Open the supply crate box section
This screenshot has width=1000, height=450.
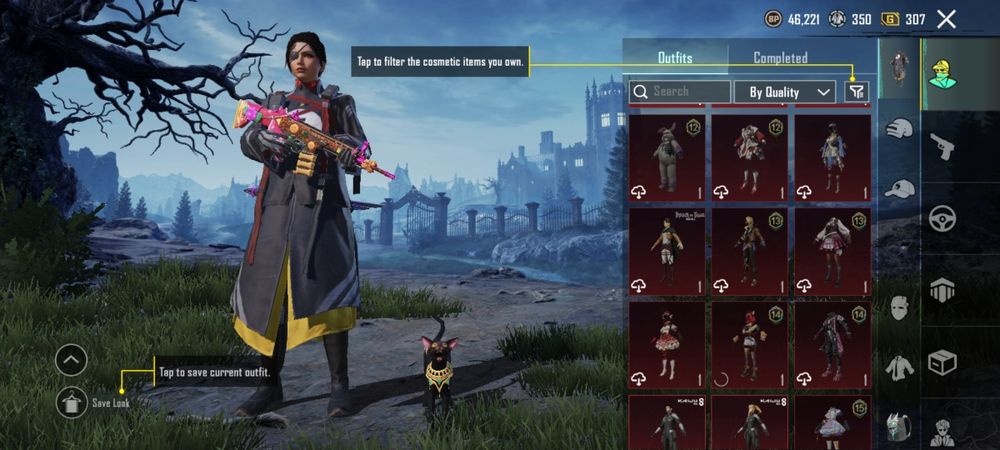click(x=942, y=361)
